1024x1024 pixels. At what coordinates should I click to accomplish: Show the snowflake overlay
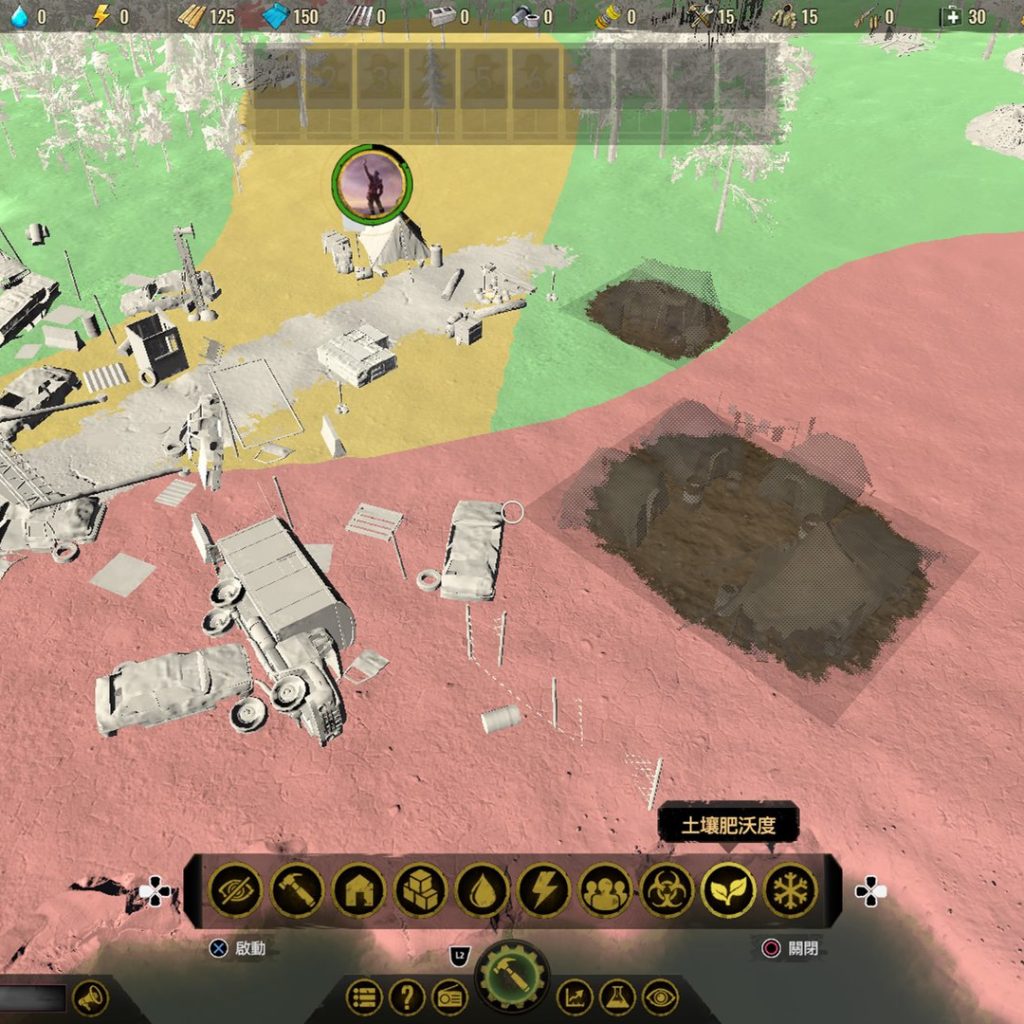(x=790, y=890)
